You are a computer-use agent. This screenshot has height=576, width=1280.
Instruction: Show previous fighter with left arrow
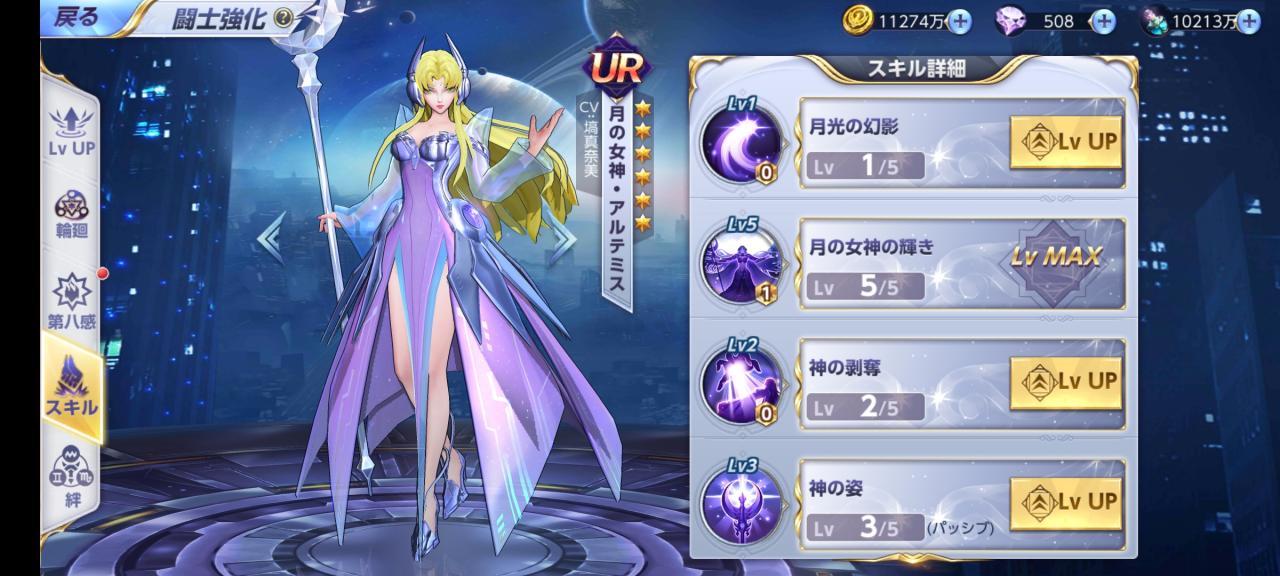tap(270, 240)
